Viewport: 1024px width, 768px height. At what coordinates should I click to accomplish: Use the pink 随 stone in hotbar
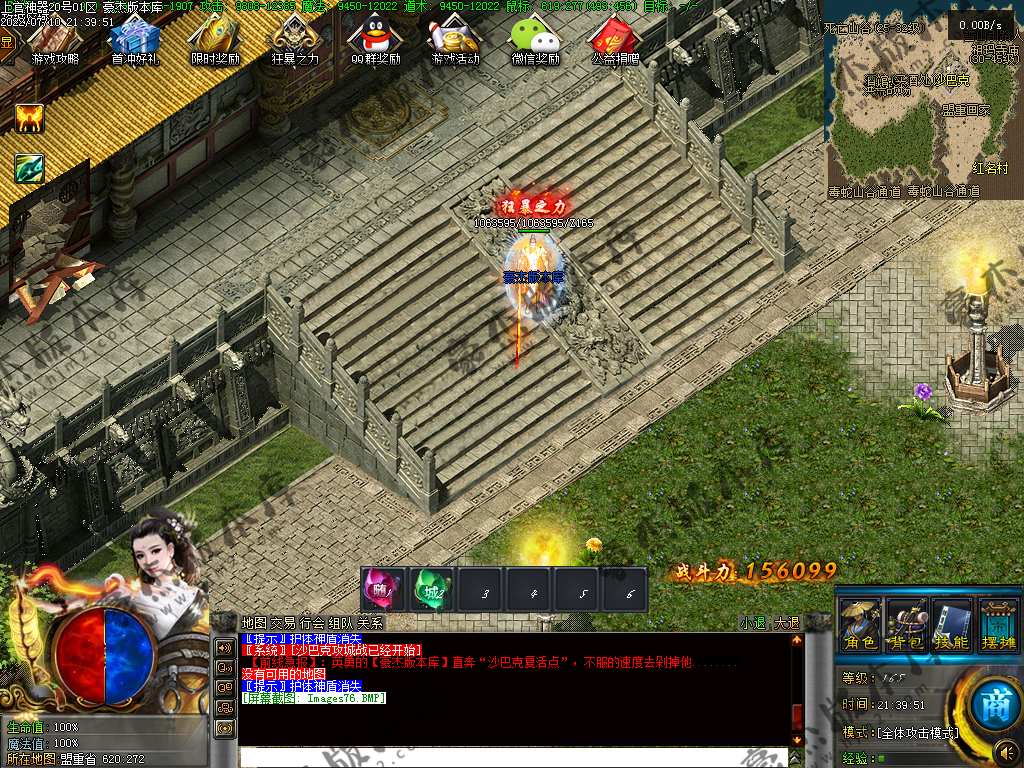383,590
